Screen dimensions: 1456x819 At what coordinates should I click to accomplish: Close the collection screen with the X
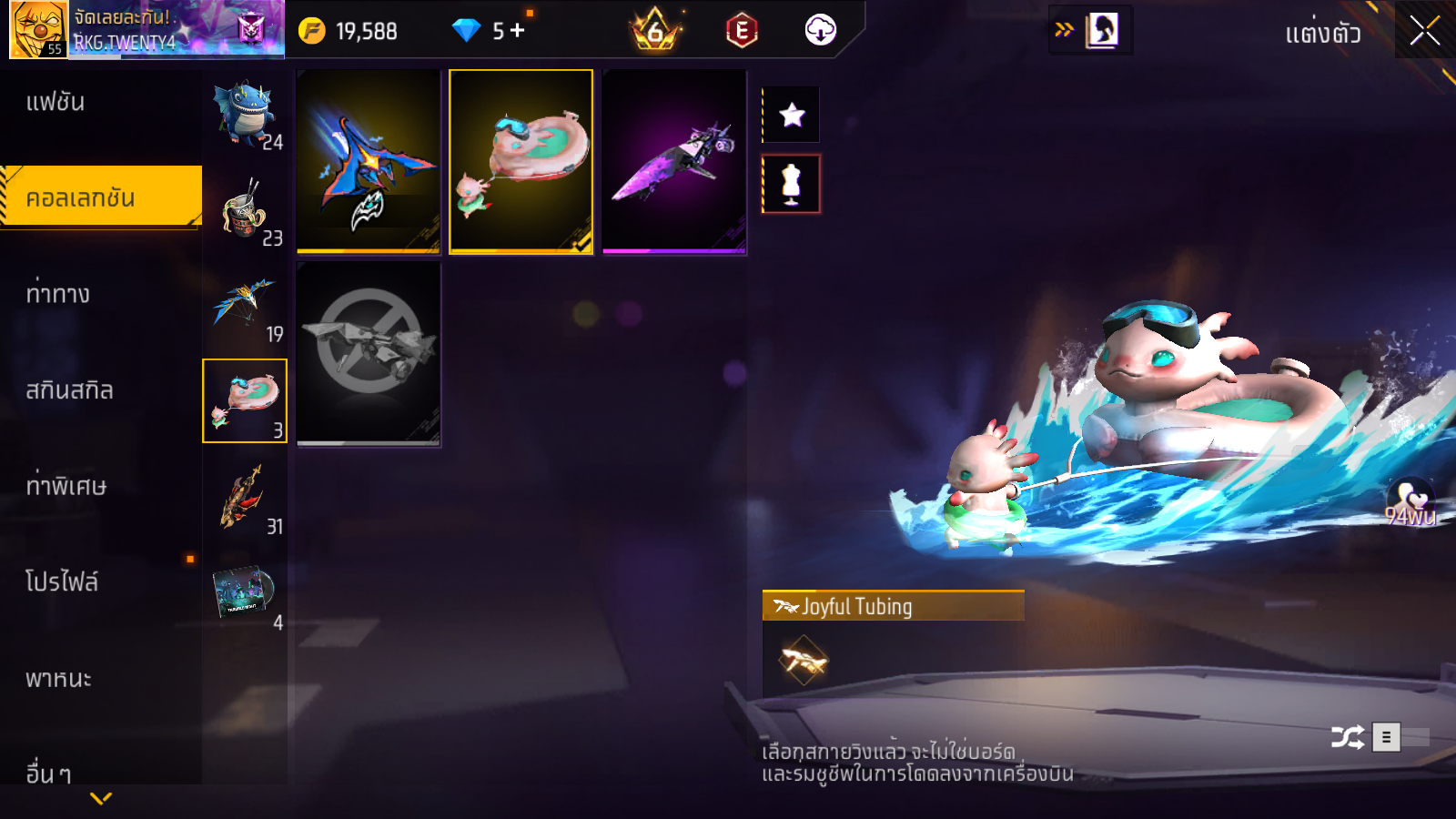[x=1424, y=31]
